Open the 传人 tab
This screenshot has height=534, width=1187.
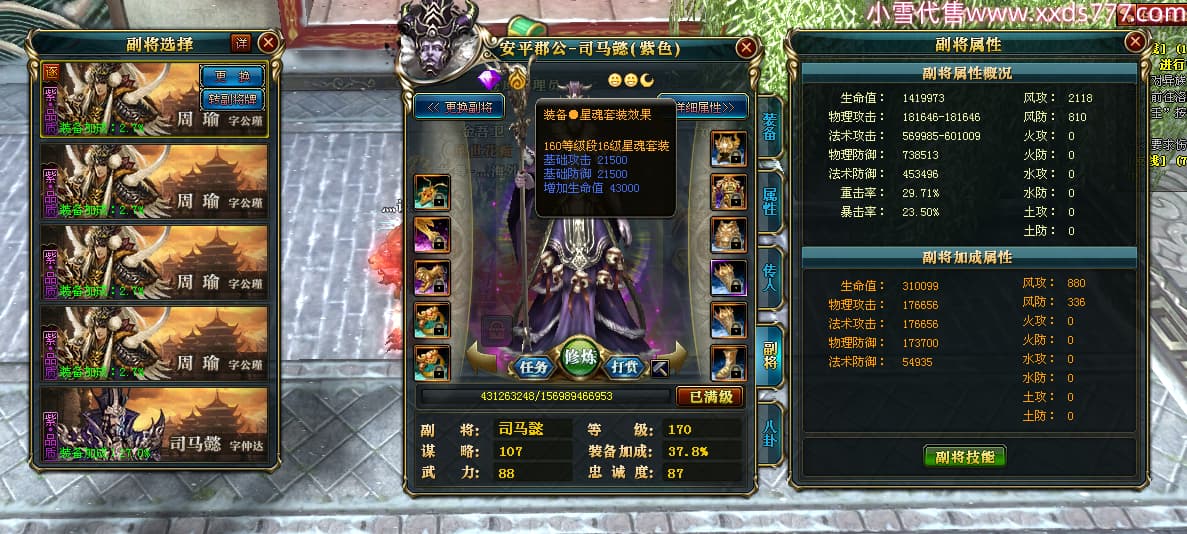[769, 272]
